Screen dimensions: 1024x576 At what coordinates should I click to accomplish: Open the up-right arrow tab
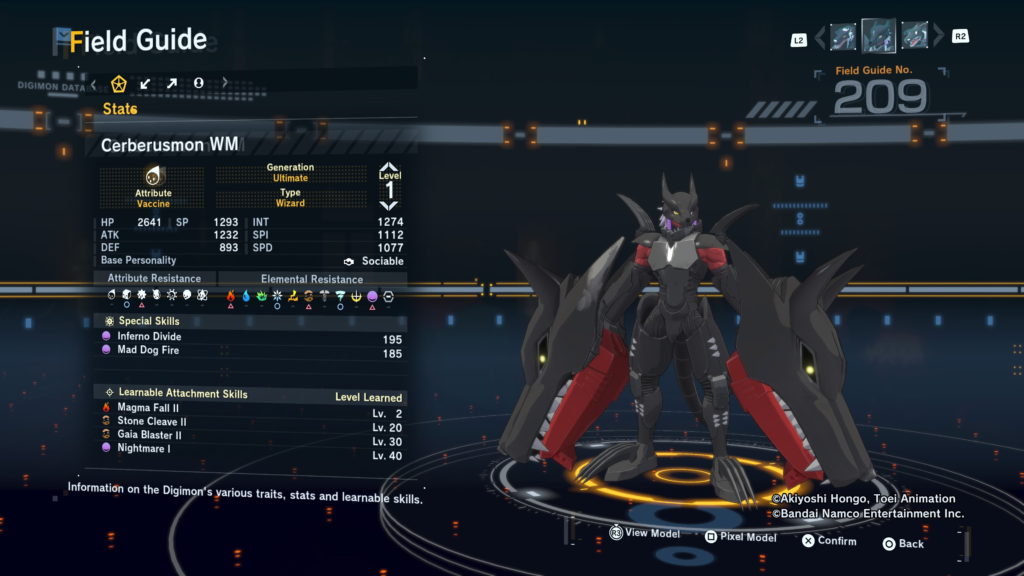172,83
